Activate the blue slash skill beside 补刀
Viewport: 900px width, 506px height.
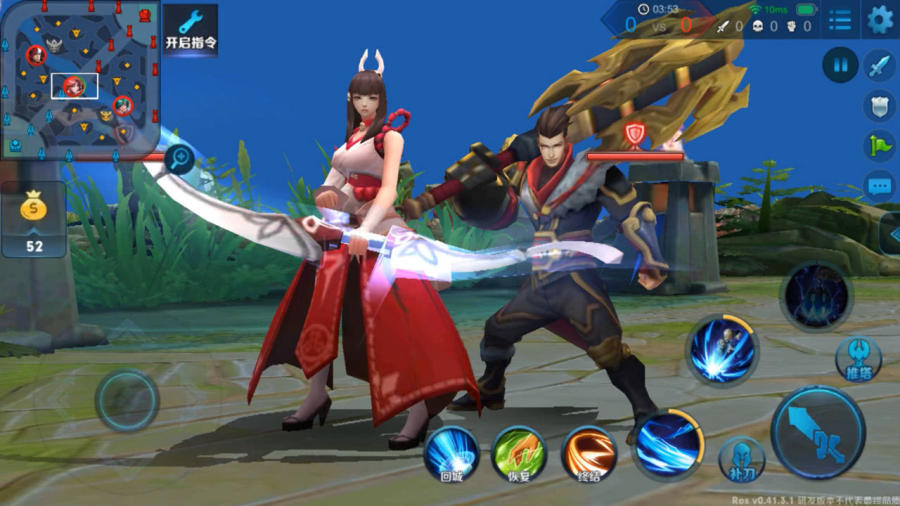point(667,441)
